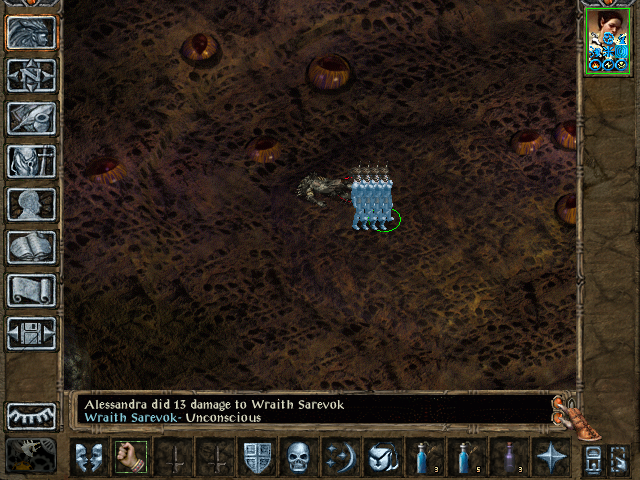Open the journal
The width and height of the screenshot is (640, 480).
(x=31, y=118)
